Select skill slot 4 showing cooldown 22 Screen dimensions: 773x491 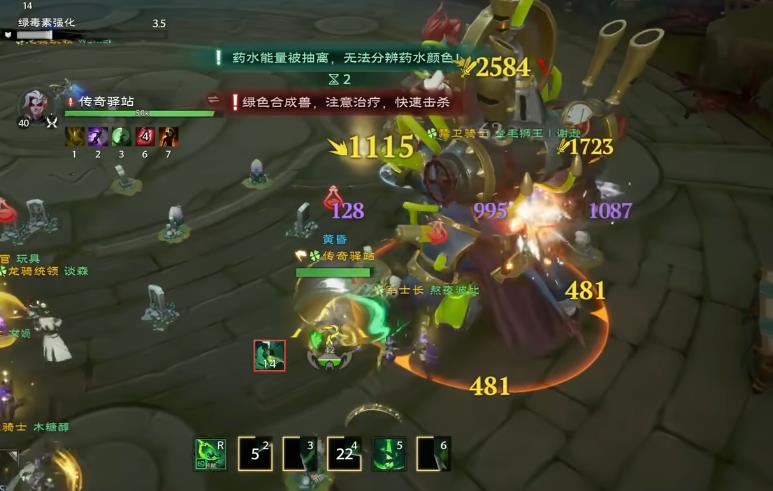(343, 454)
